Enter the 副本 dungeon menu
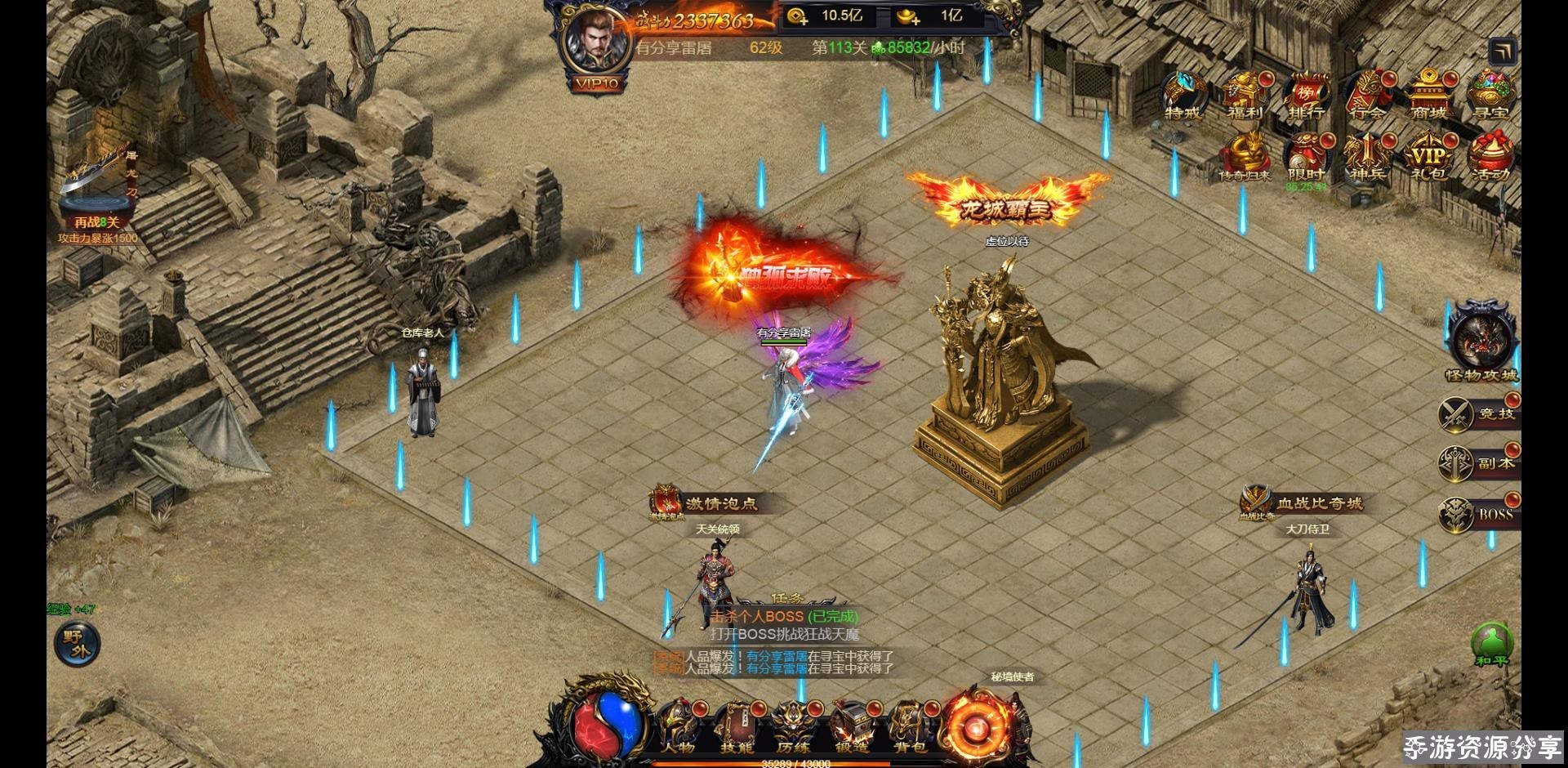This screenshot has height=768, width=1568. (1478, 463)
